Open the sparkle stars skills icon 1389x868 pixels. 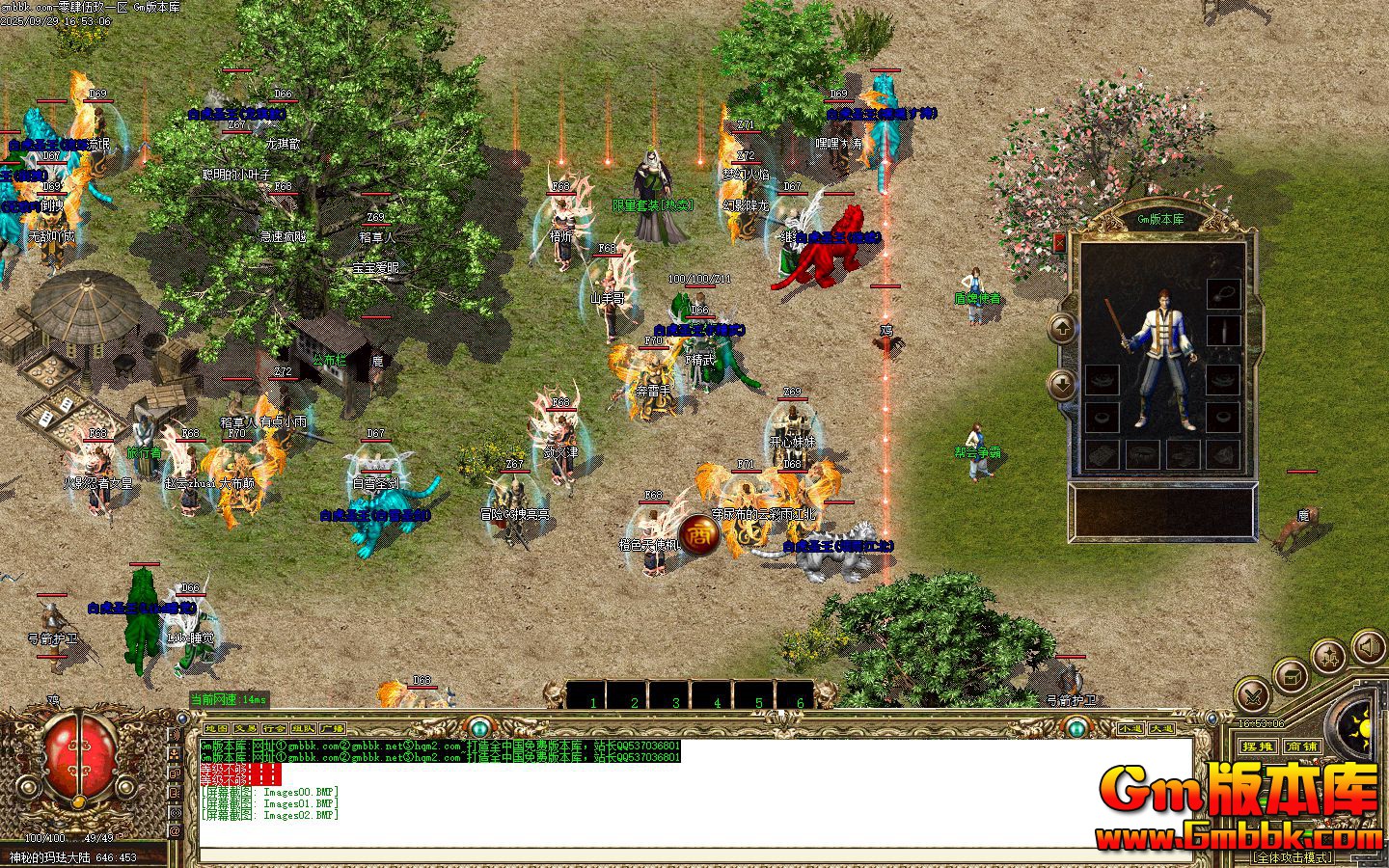click(x=1329, y=658)
